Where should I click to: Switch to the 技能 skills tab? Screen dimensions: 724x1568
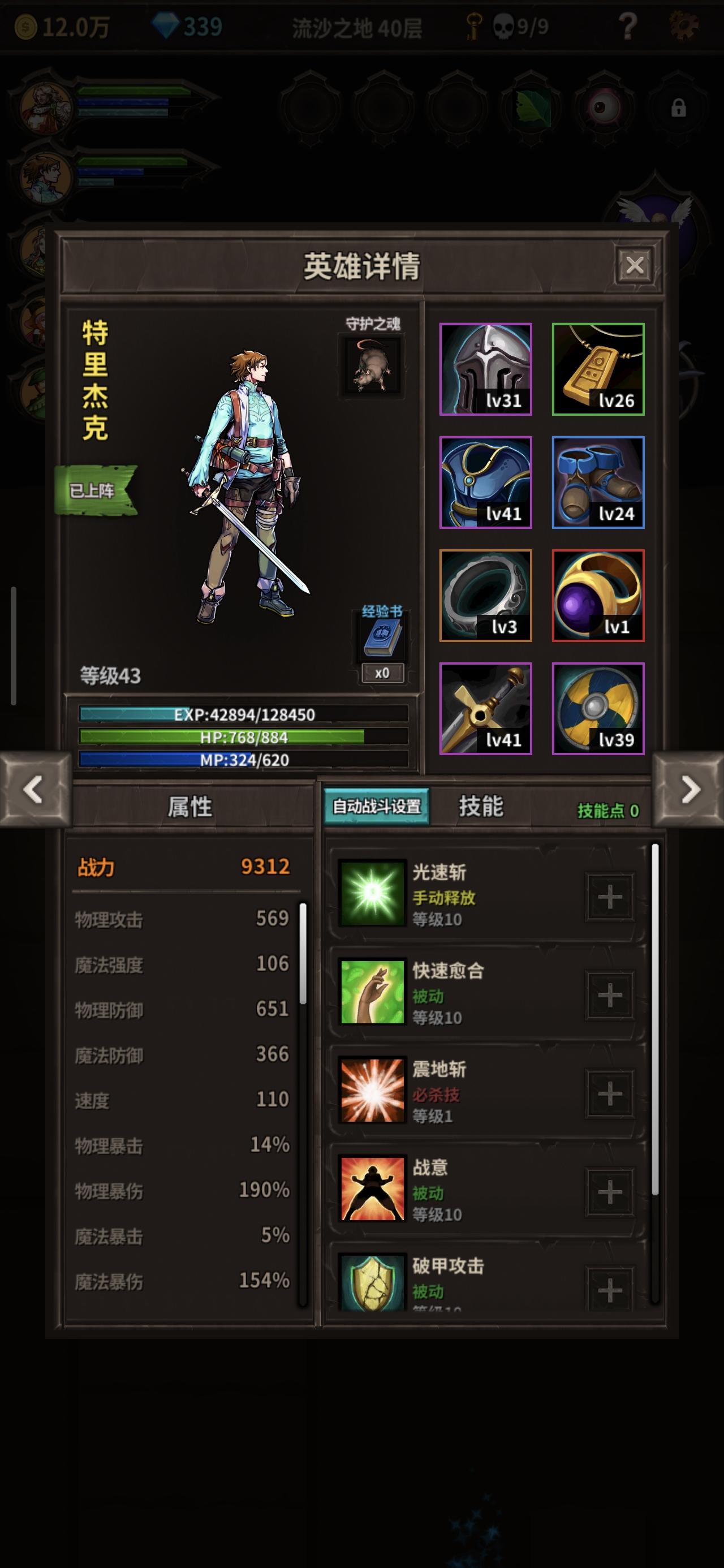click(482, 808)
